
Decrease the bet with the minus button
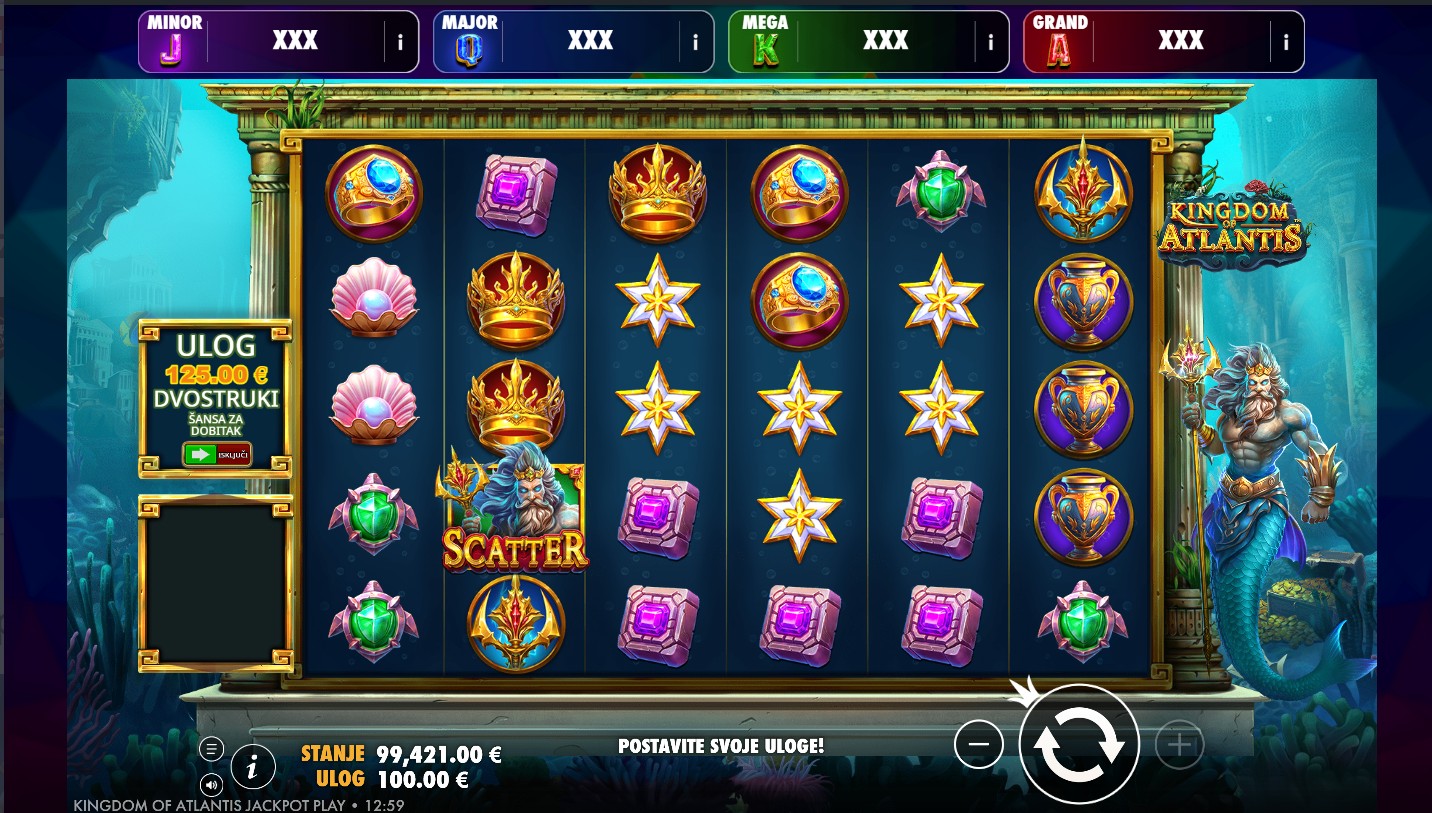click(x=978, y=745)
